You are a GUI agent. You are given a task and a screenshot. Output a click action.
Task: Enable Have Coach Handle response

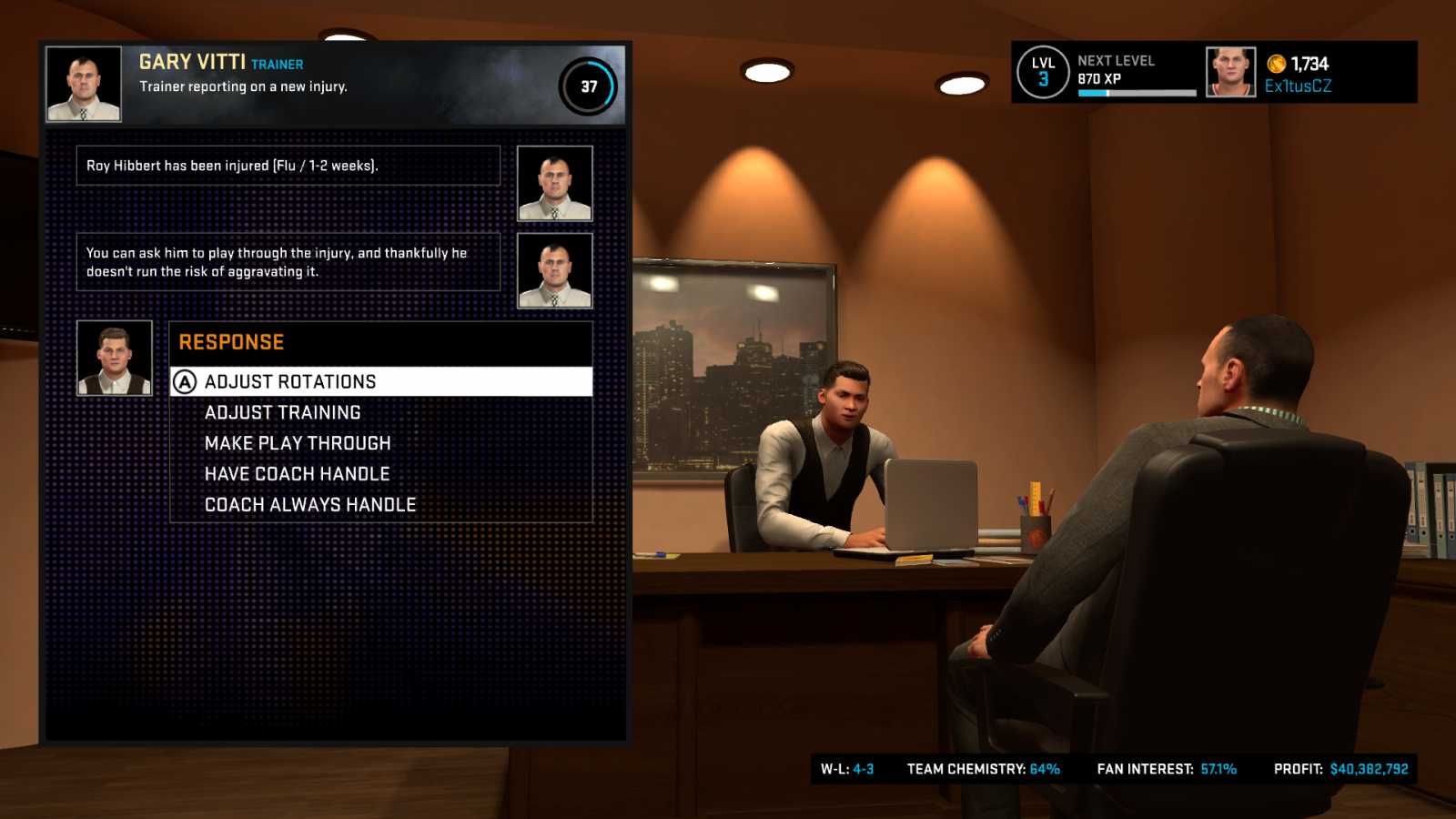click(297, 473)
